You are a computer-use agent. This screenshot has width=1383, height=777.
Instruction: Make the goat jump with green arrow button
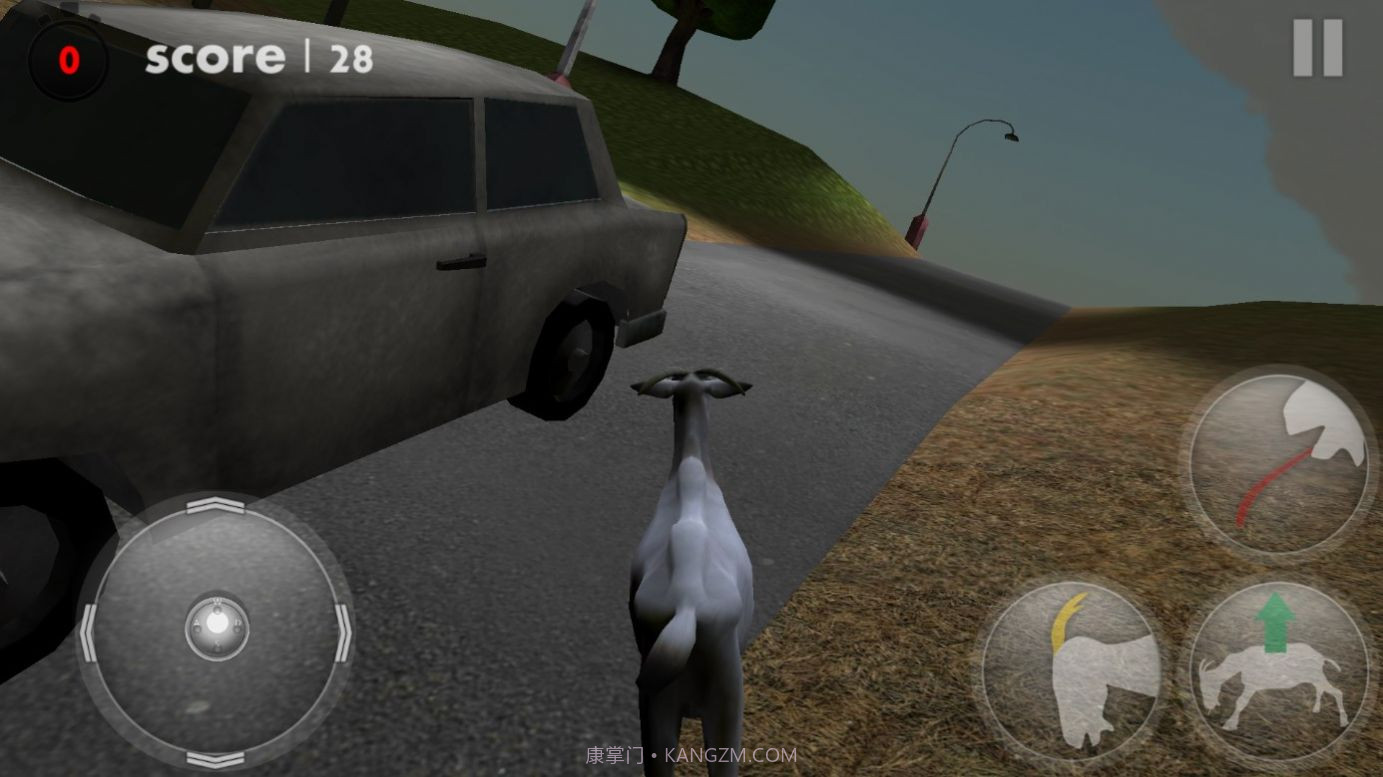pyautogui.click(x=1277, y=668)
